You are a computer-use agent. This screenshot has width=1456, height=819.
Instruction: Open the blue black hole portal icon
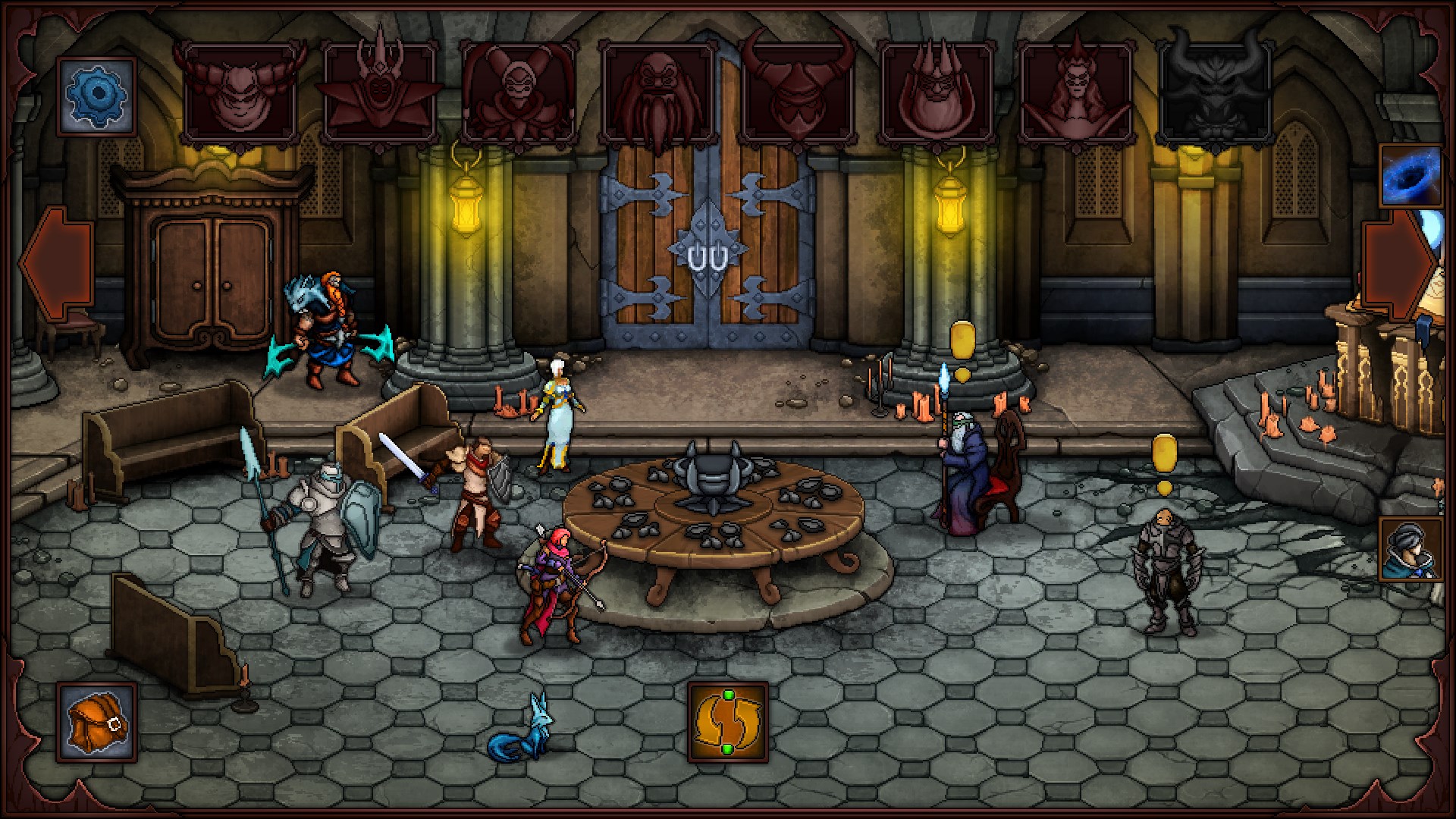(x=1410, y=176)
